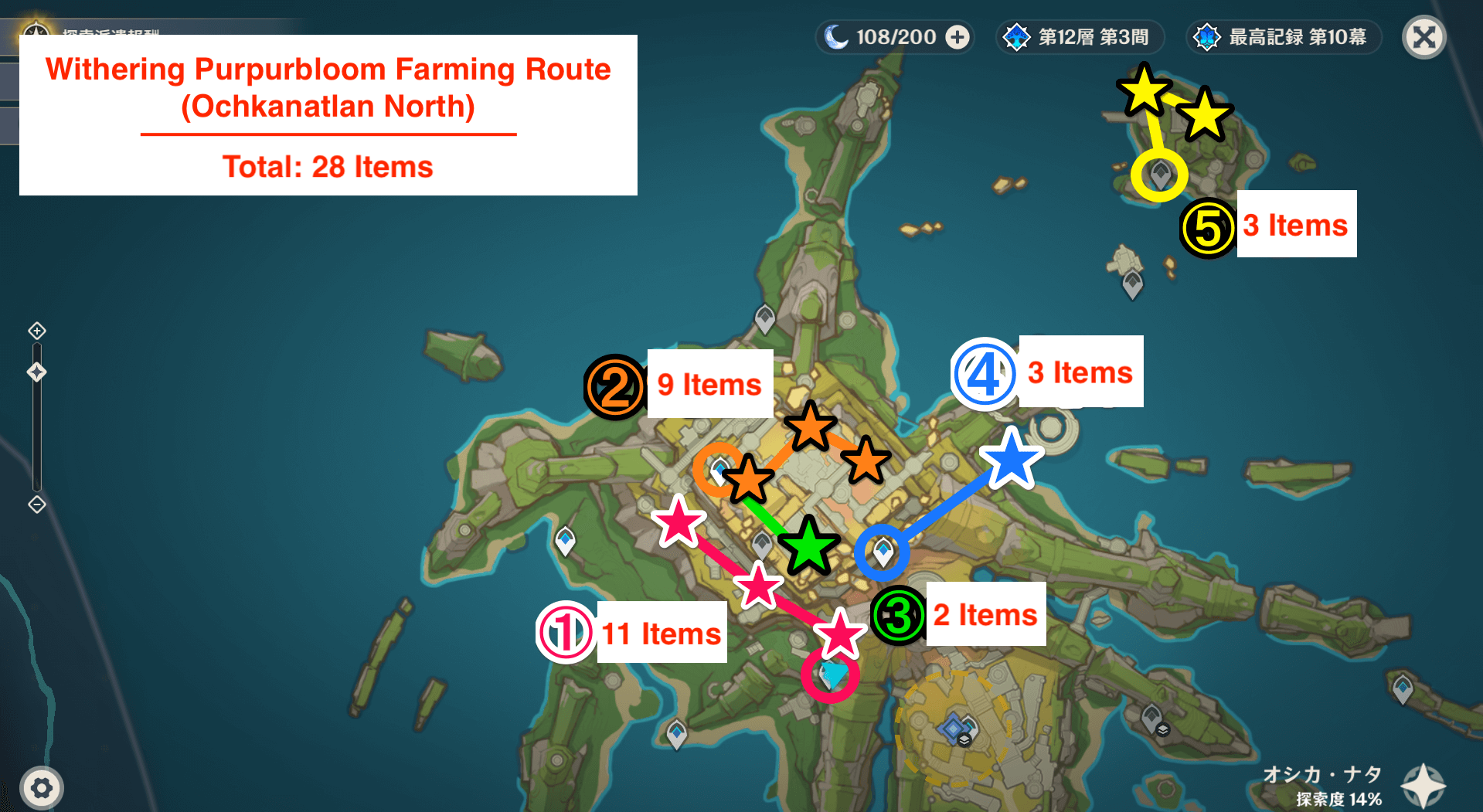Image resolution: width=1483 pixels, height=812 pixels.
Task: Click the 11 Items label for route ①
Action: point(661,632)
